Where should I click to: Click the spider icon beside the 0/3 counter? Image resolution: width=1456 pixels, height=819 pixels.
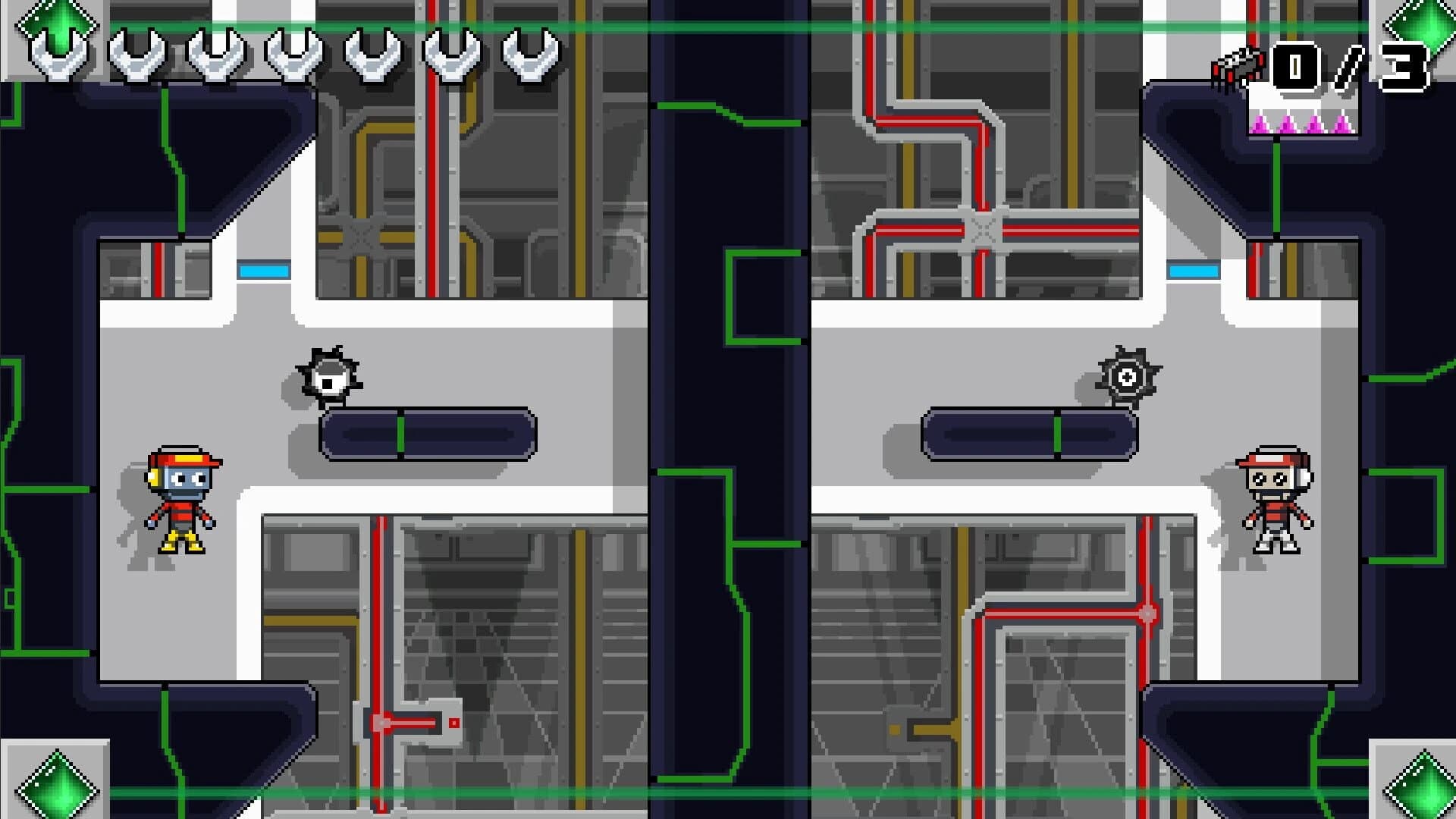[1240, 64]
